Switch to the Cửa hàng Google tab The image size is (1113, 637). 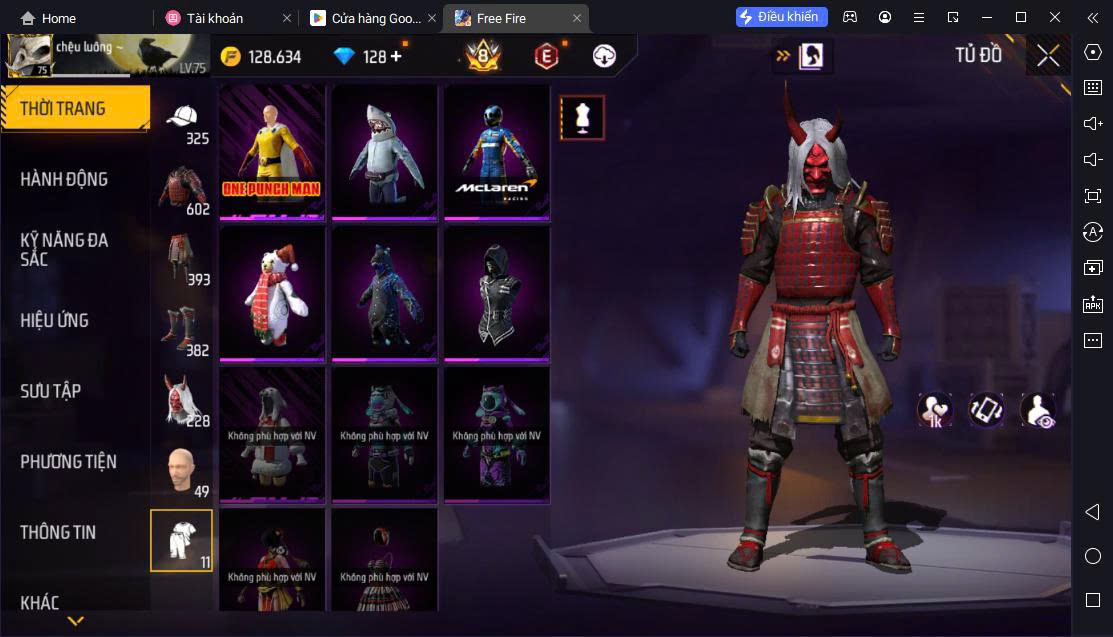tap(372, 18)
